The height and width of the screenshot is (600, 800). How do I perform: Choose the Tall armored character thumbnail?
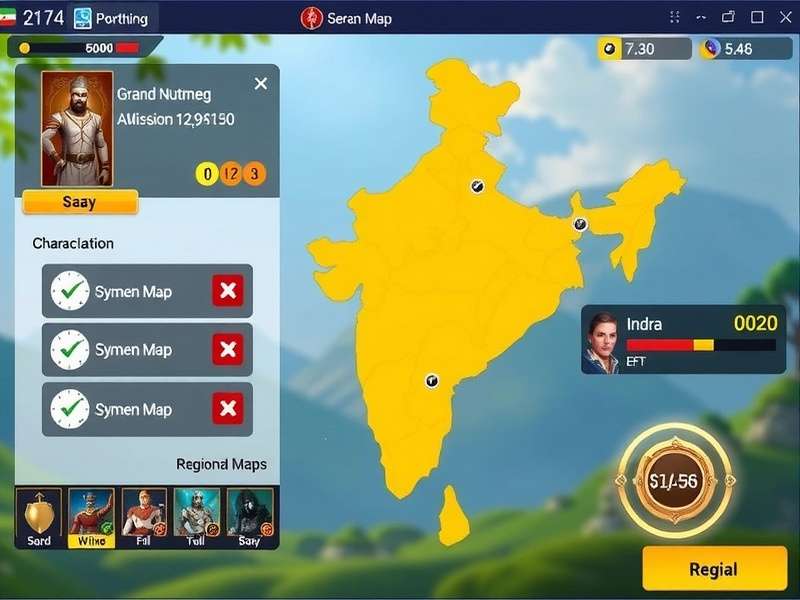(x=196, y=517)
